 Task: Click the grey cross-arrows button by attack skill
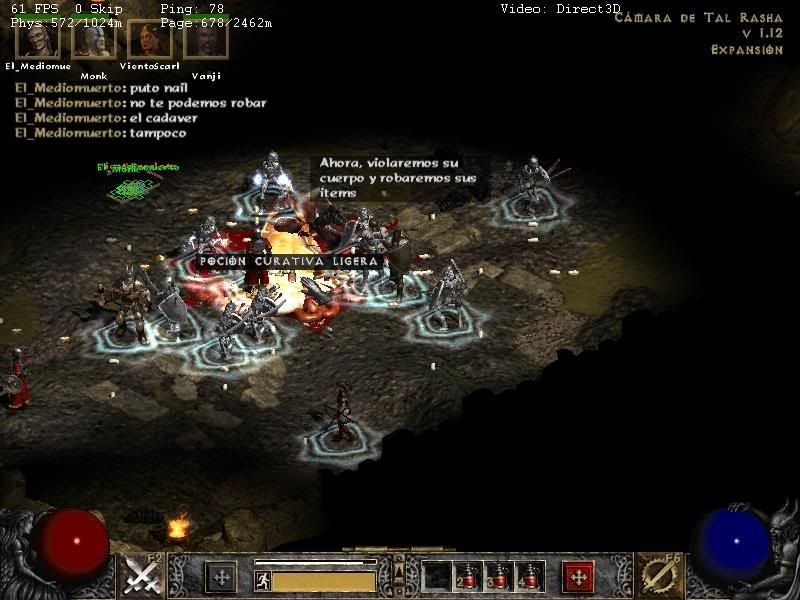220,577
